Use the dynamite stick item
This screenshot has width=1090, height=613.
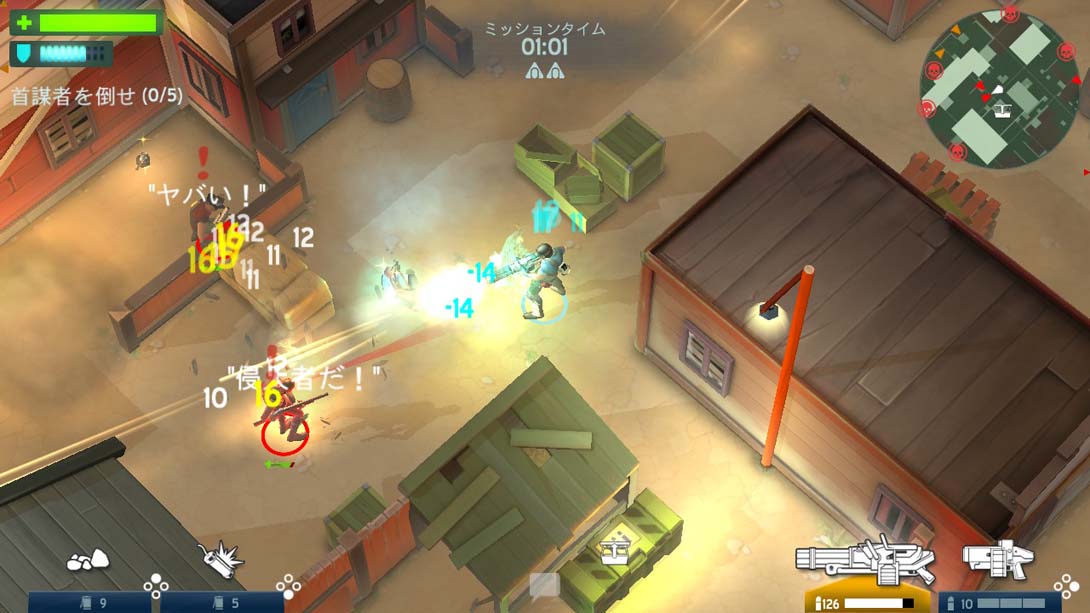click(x=221, y=560)
